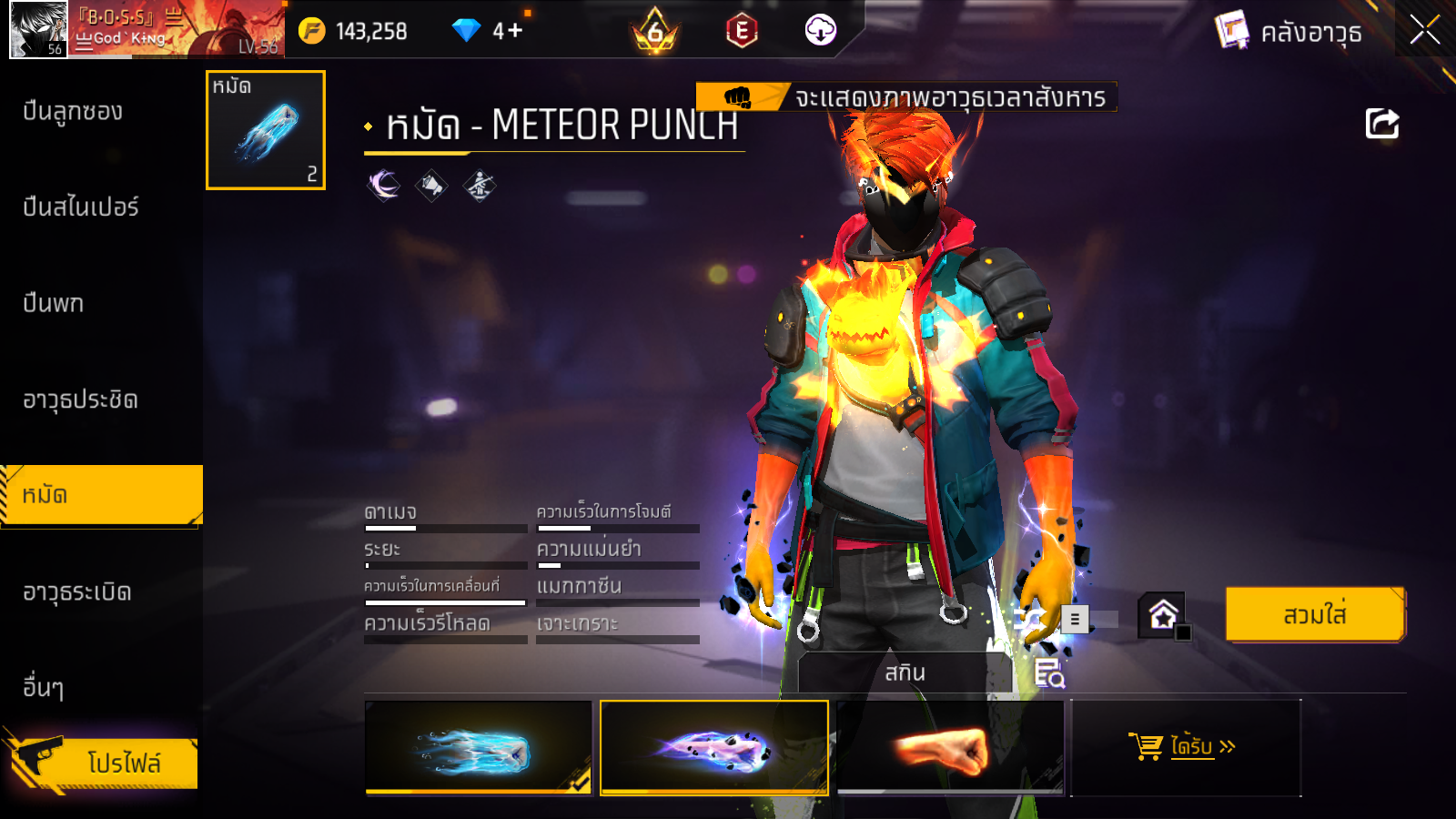Open the cloud download icon
1456x819 pixels.
pos(820,30)
